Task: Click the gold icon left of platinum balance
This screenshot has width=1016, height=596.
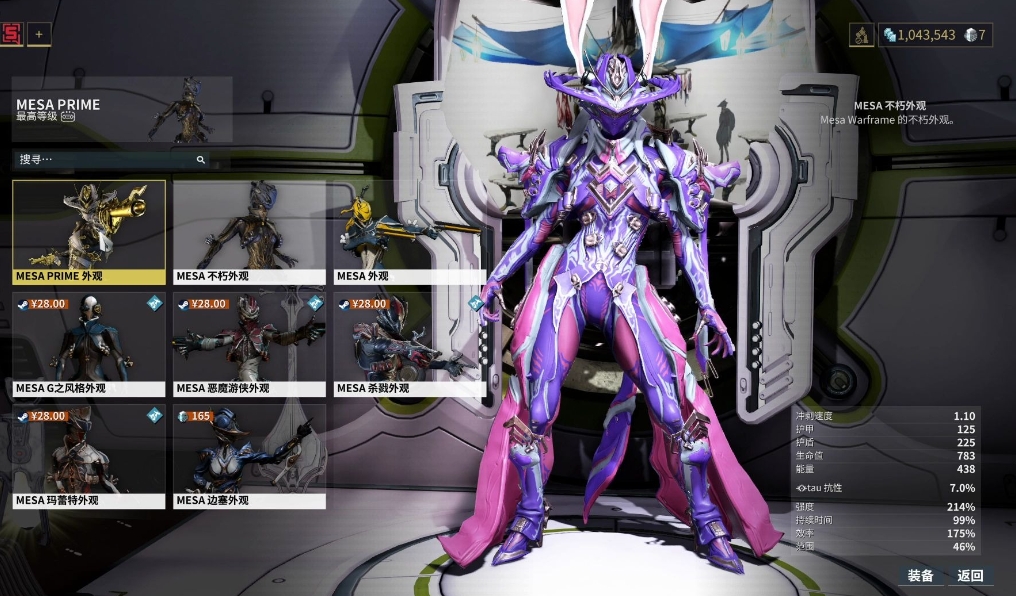Action: 862,35
